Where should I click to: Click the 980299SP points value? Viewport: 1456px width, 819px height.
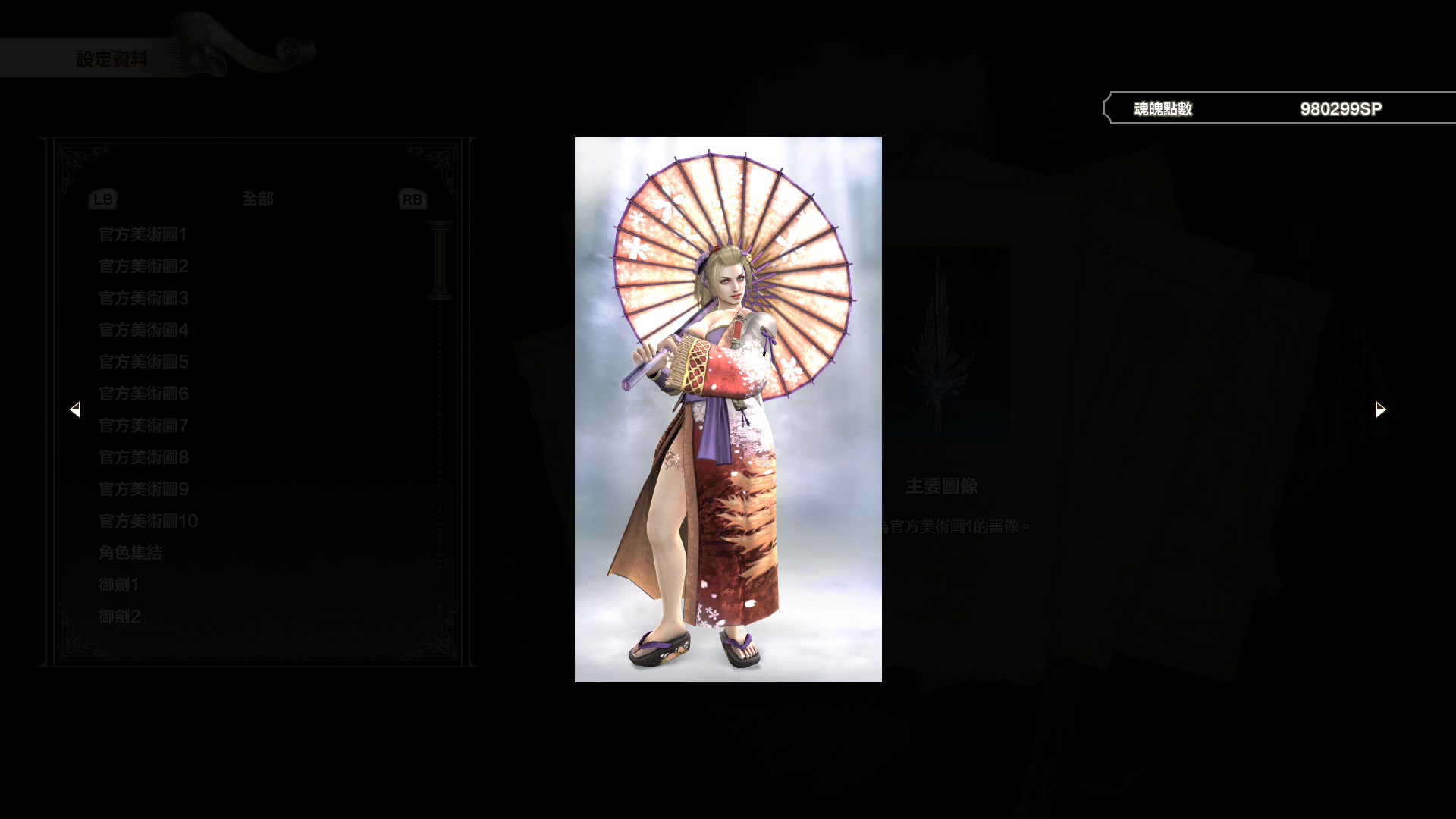tap(1341, 108)
